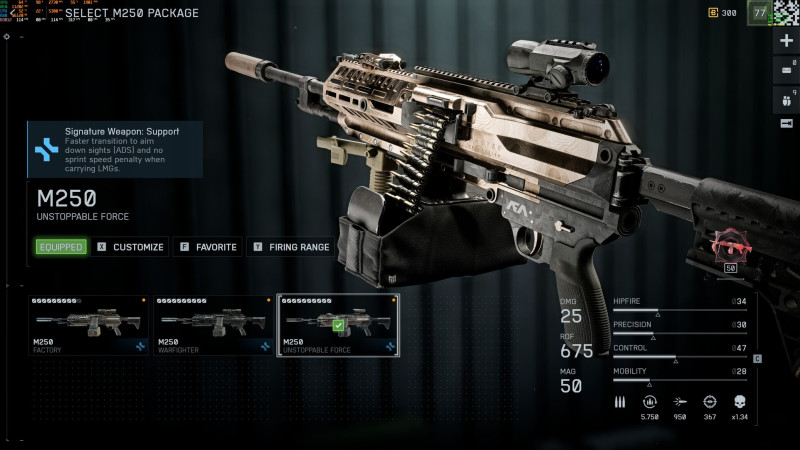Choose the M250 Warfighter package
Viewport: 800px width, 450px height.
213,325
